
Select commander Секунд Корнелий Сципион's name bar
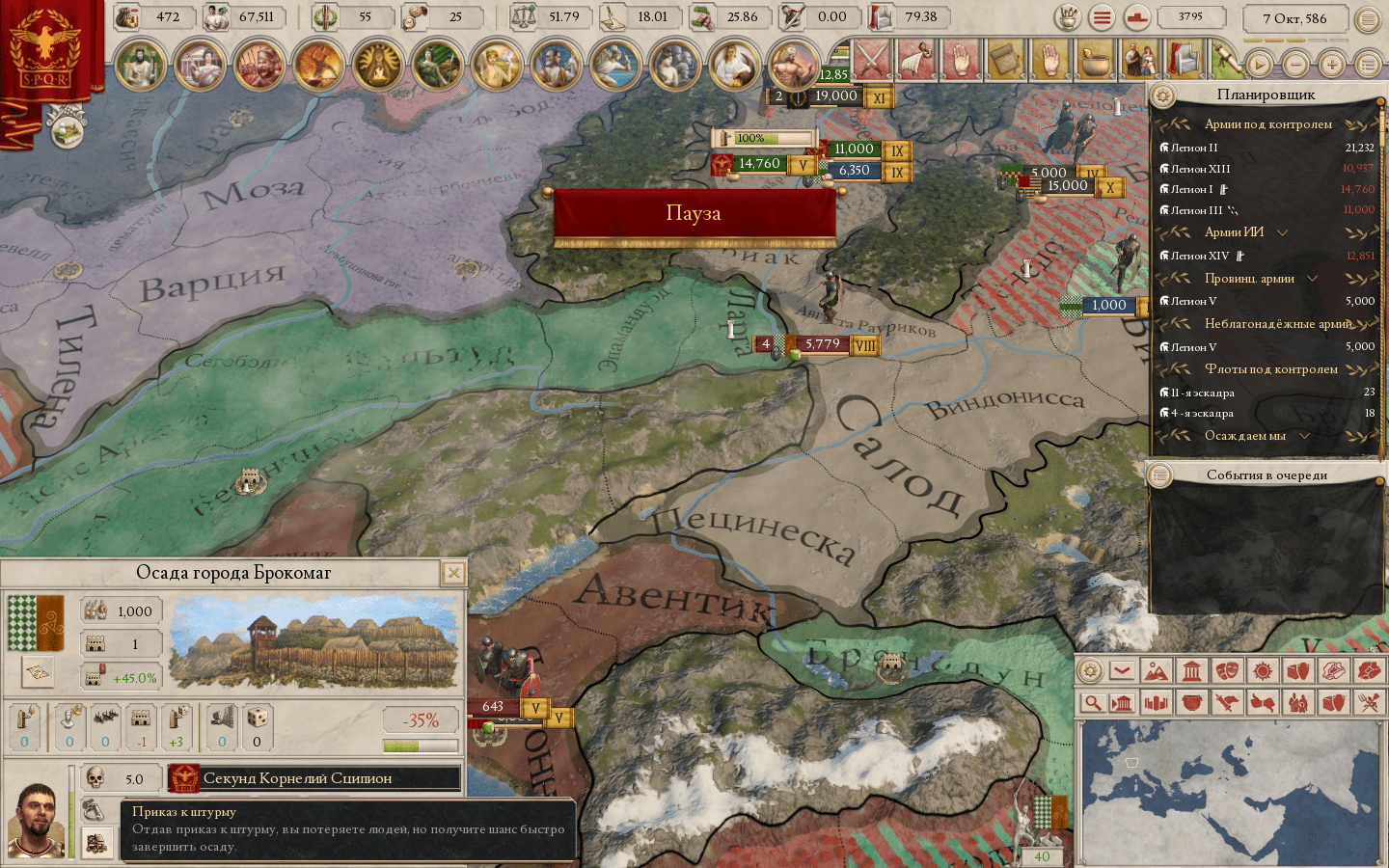point(314,778)
